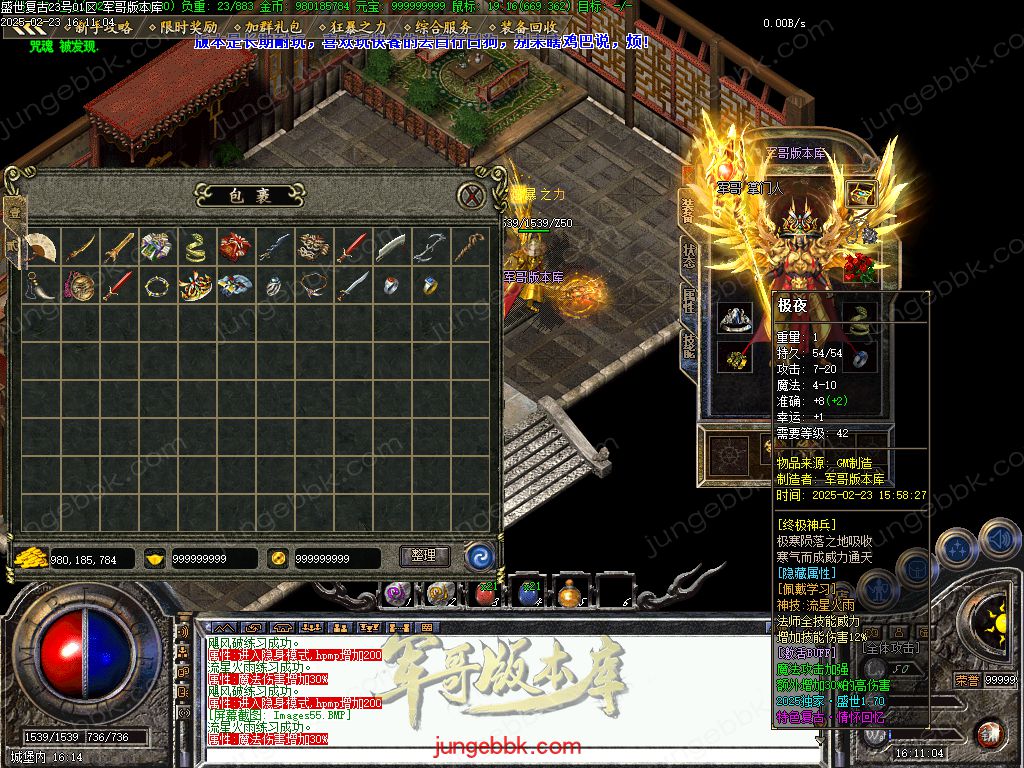The height and width of the screenshot is (768, 1024).
Task: Select the red gift box item
Action: click(235, 246)
